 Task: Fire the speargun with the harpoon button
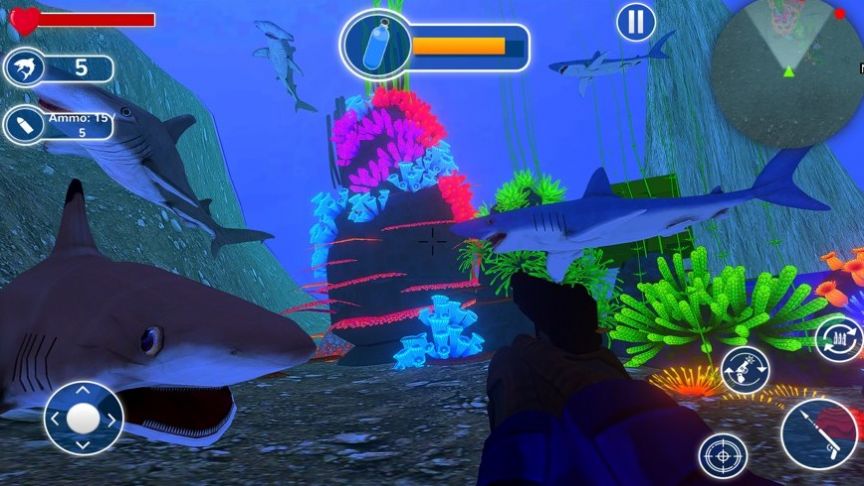tap(819, 437)
